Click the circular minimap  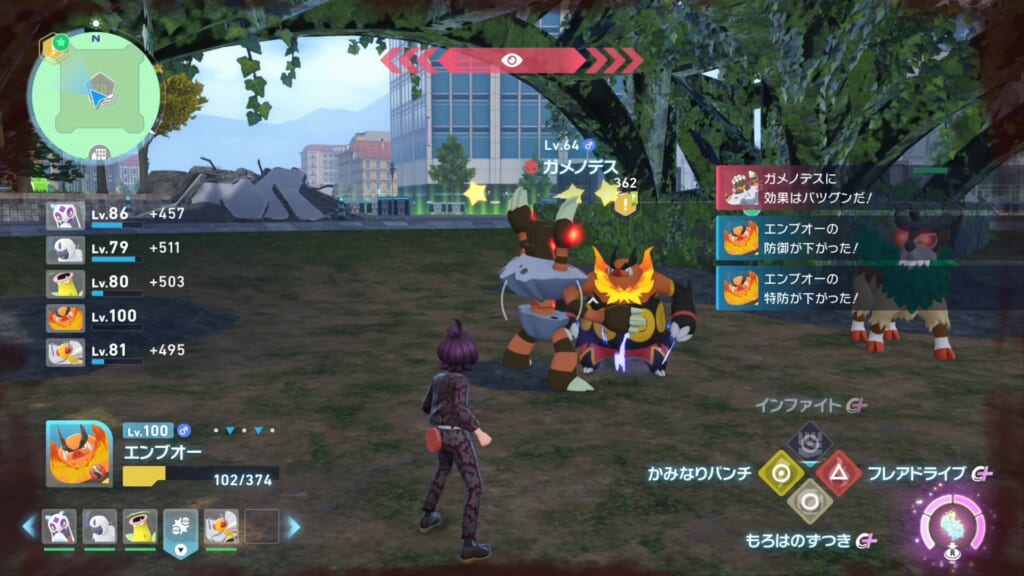click(x=94, y=96)
